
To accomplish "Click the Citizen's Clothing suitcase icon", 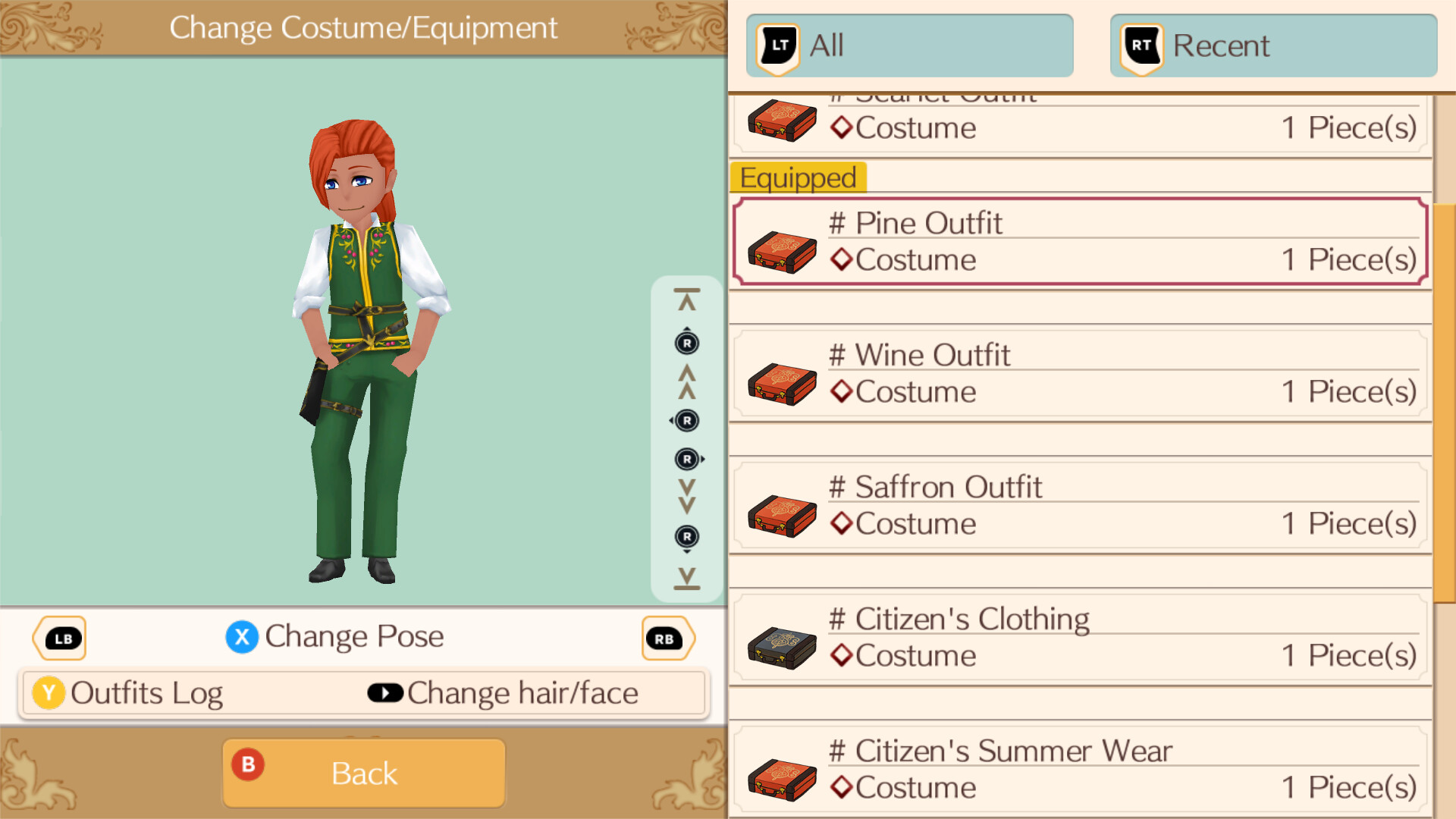I will [782, 646].
